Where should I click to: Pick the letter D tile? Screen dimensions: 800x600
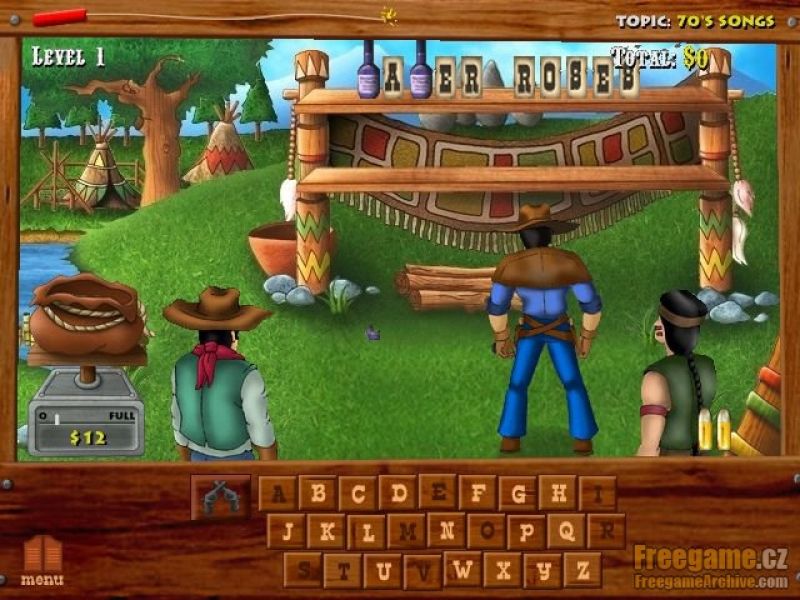click(x=398, y=492)
